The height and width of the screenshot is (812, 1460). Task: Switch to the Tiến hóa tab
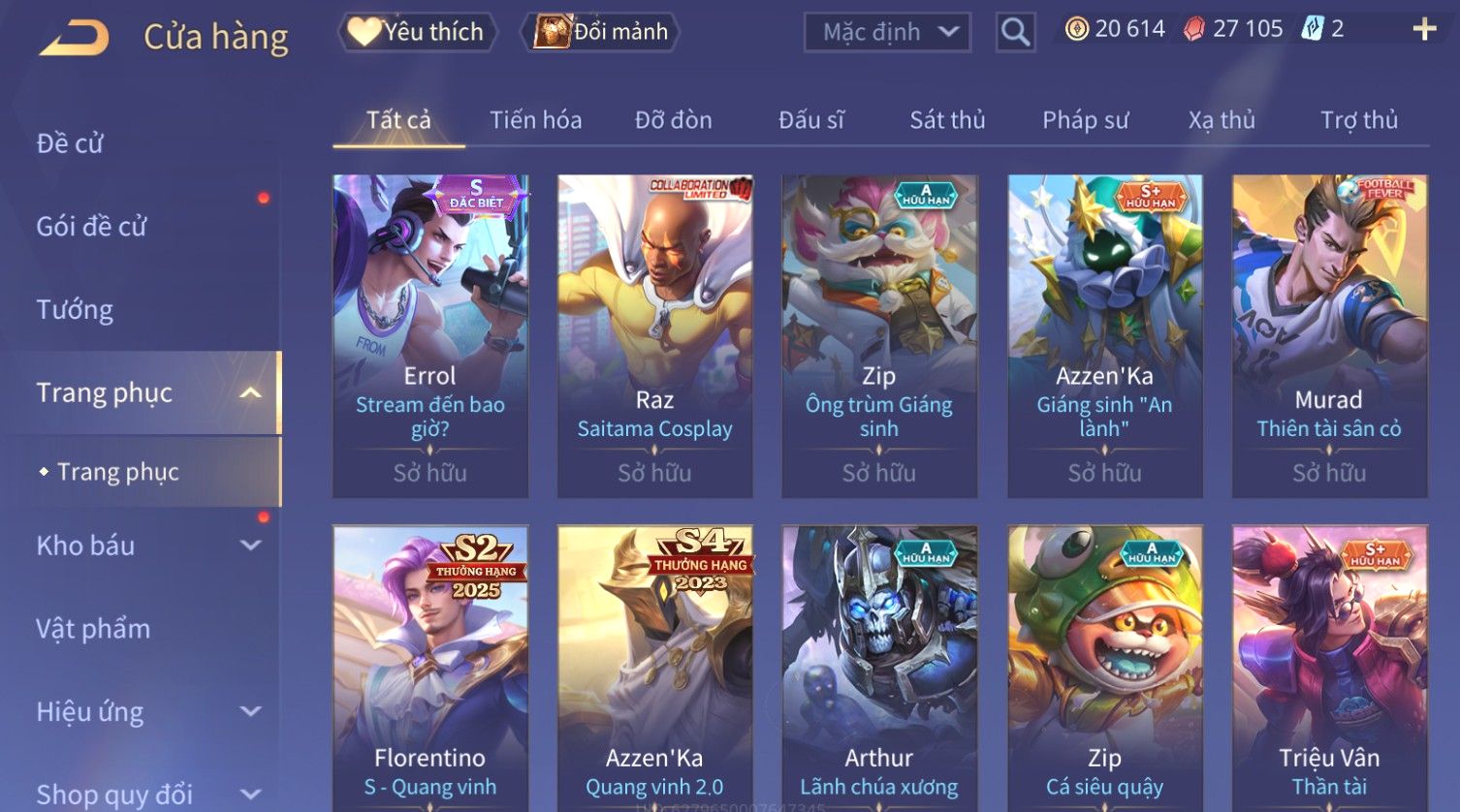[x=535, y=120]
